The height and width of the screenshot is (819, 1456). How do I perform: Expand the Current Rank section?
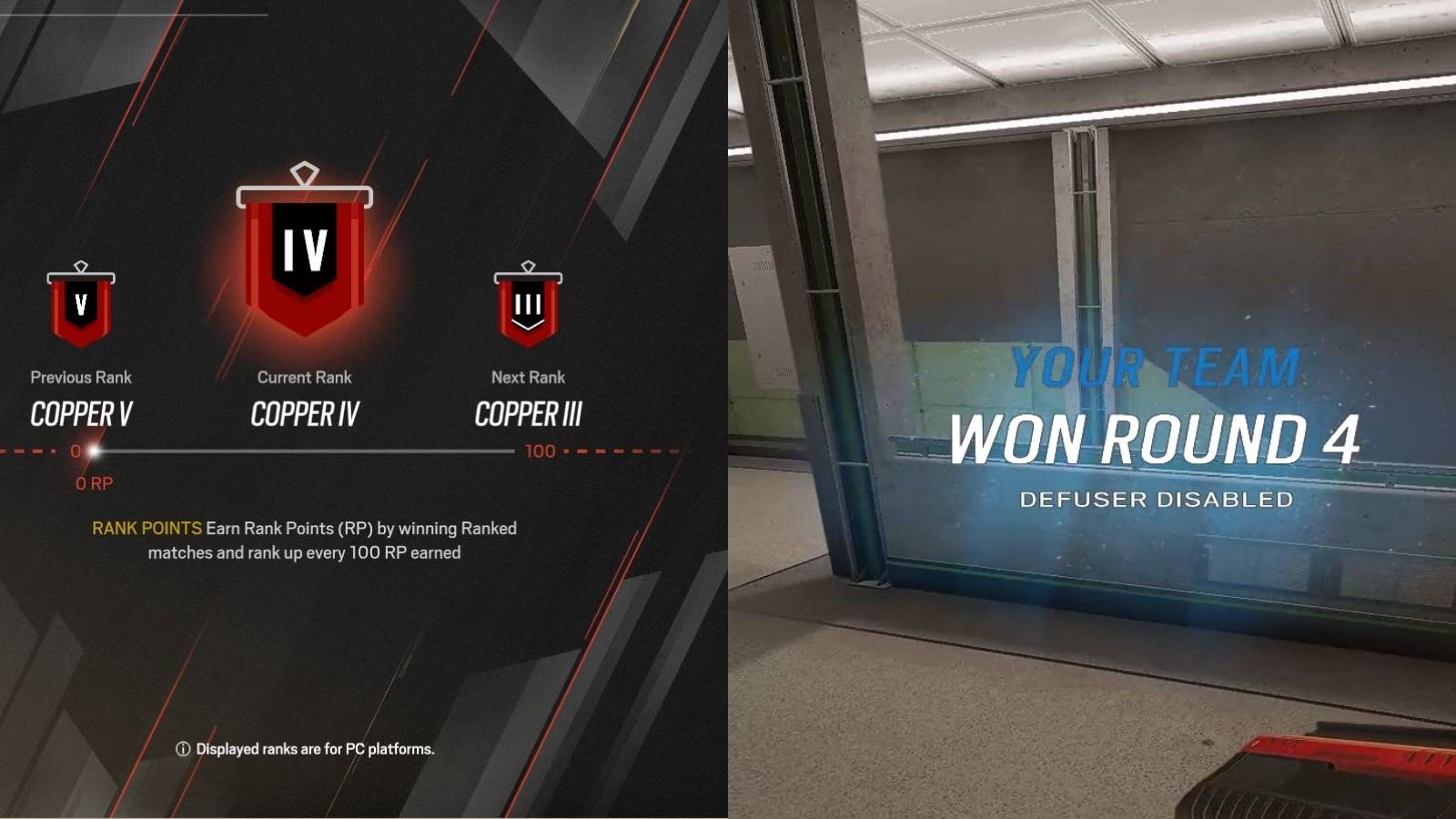(x=305, y=377)
